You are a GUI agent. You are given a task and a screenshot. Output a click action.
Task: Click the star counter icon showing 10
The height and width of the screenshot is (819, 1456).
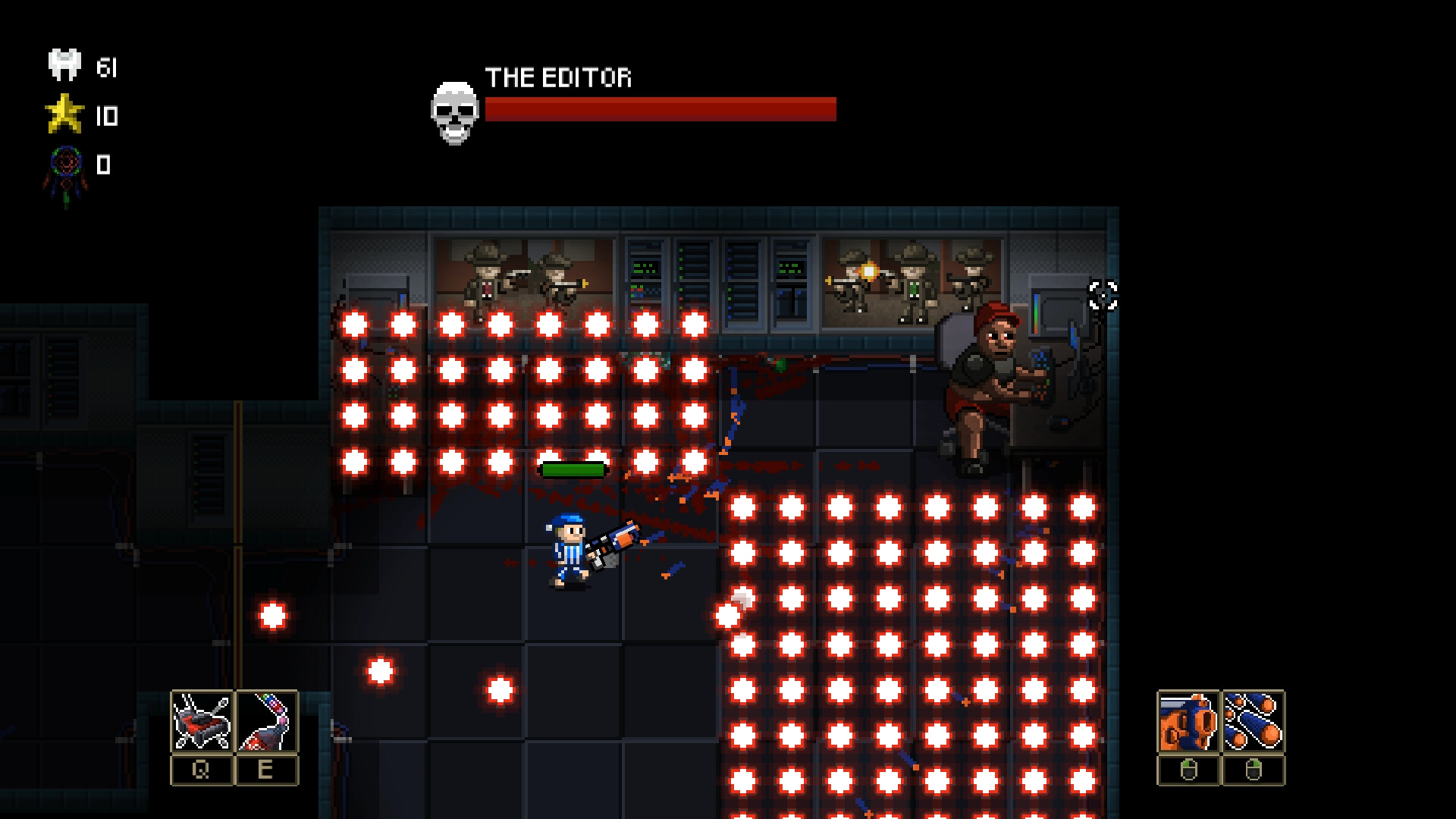click(65, 114)
